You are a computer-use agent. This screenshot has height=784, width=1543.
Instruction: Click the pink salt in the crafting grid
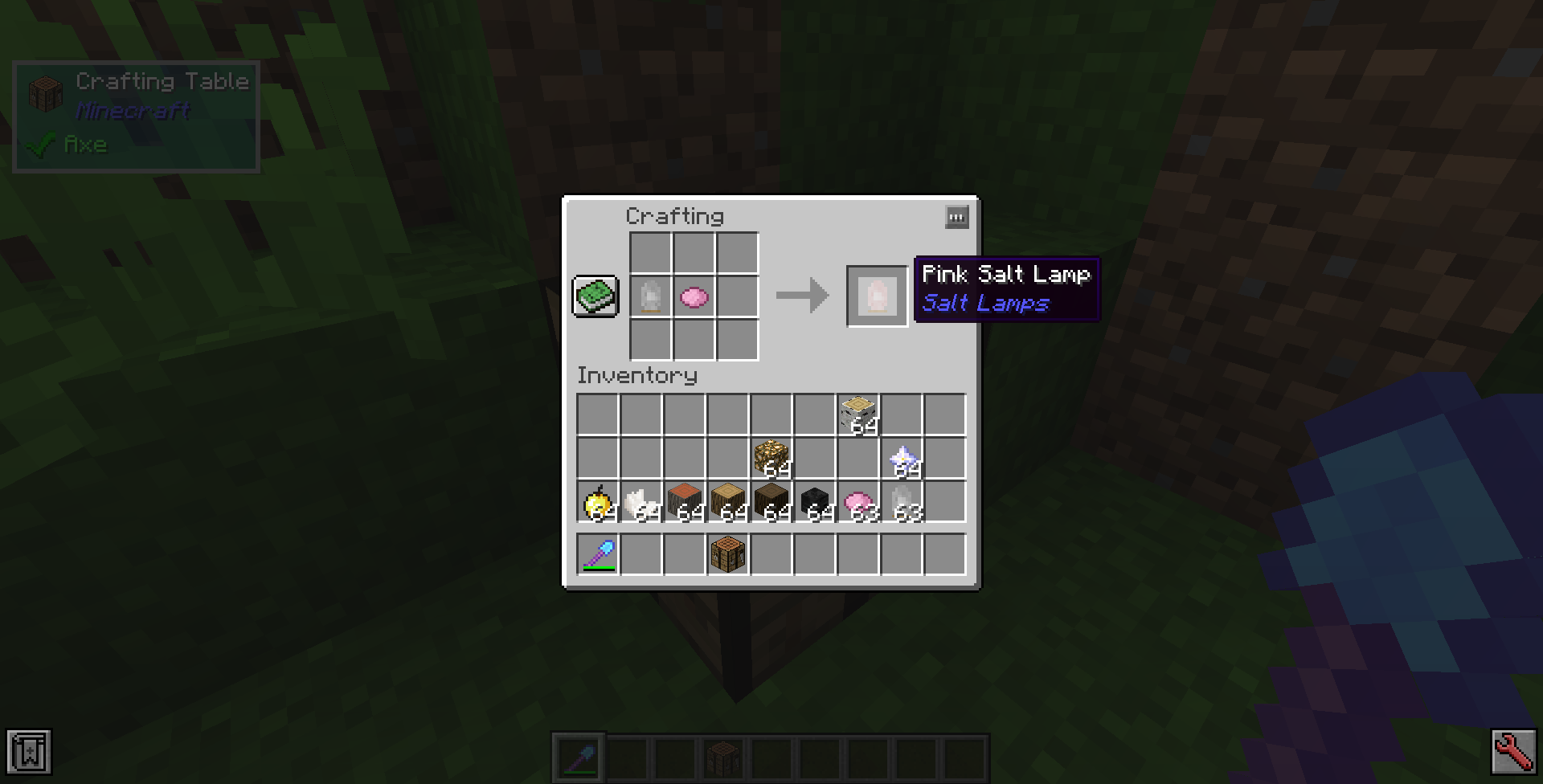coord(694,298)
